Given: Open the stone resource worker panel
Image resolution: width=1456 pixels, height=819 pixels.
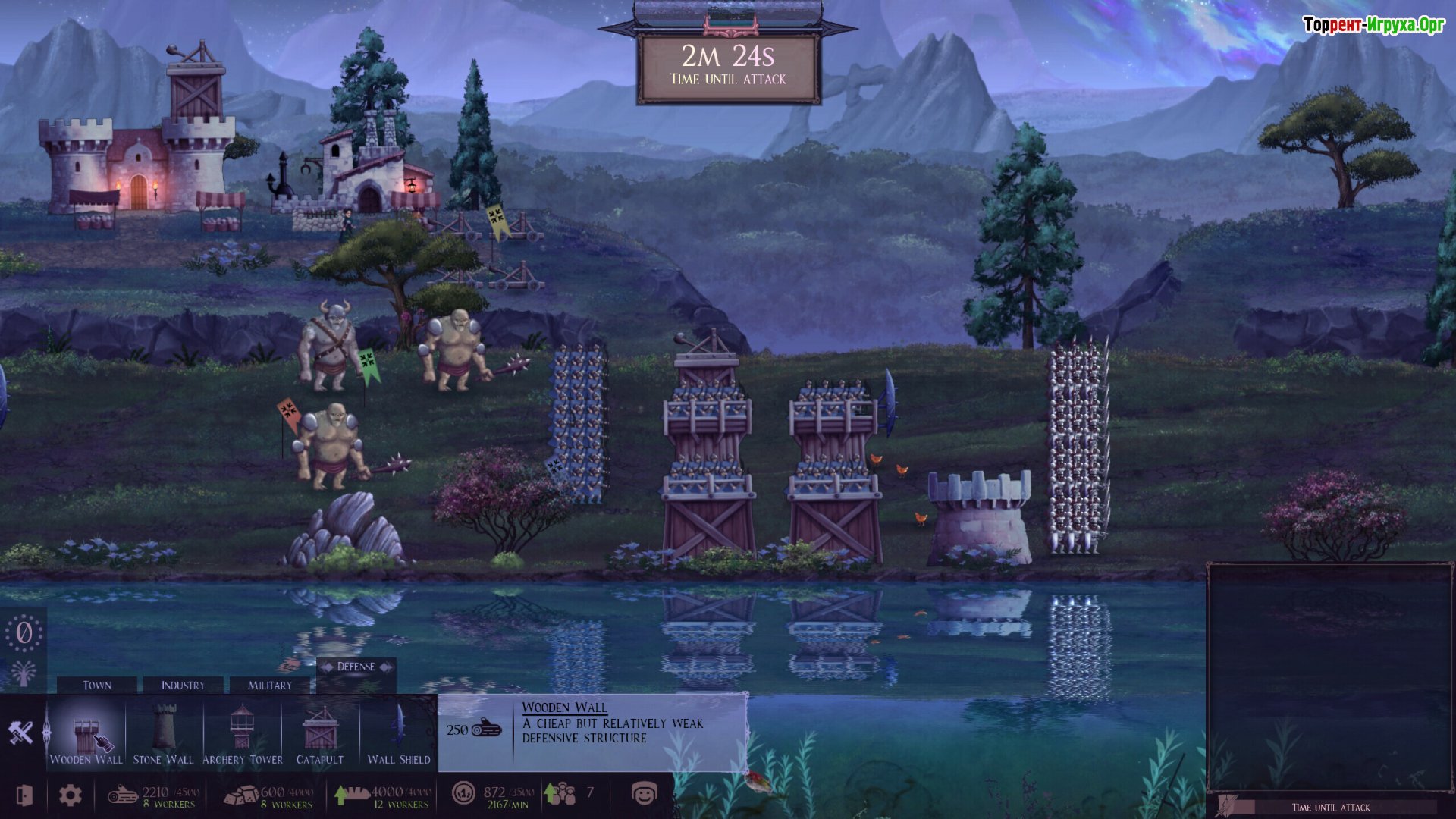Looking at the screenshot, I should (x=268, y=795).
